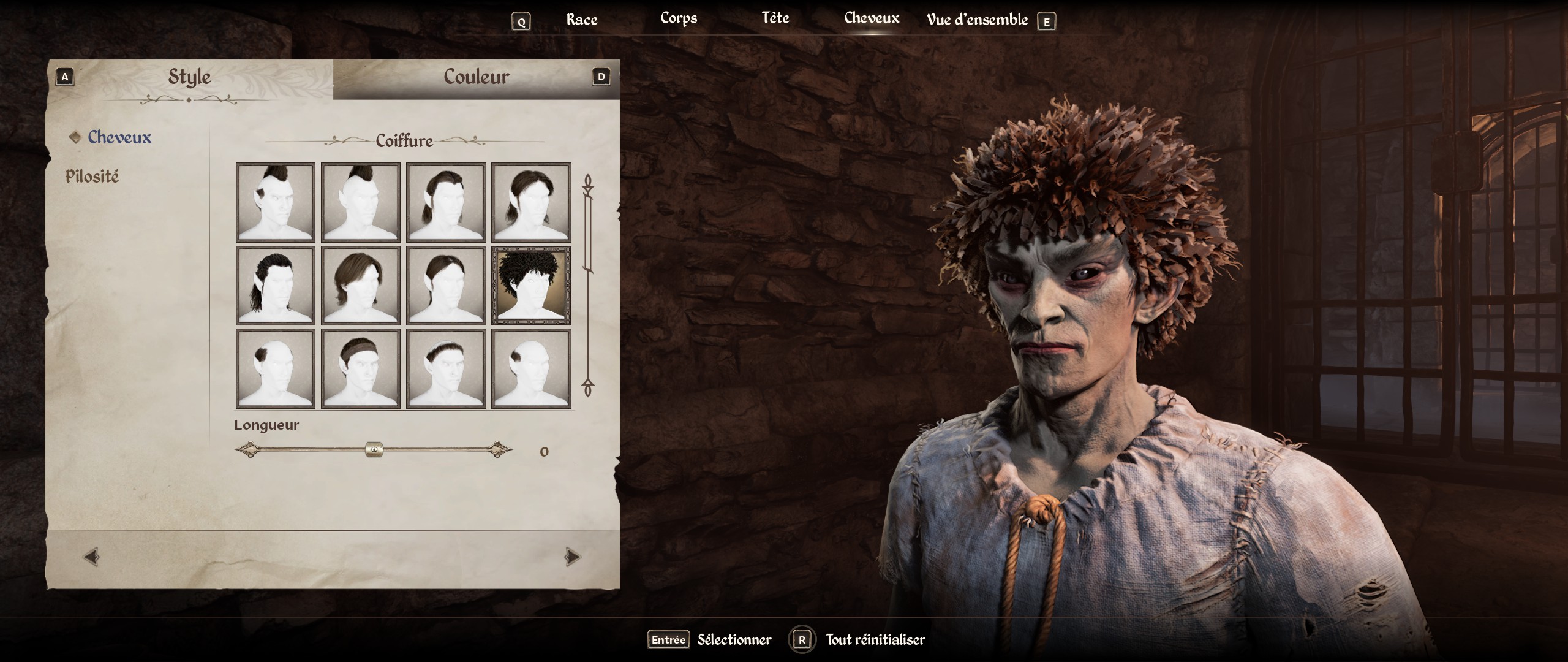The width and height of the screenshot is (1568, 662).
Task: Pick the shoulder-length bob hairstyle
Action: pyautogui.click(x=361, y=286)
